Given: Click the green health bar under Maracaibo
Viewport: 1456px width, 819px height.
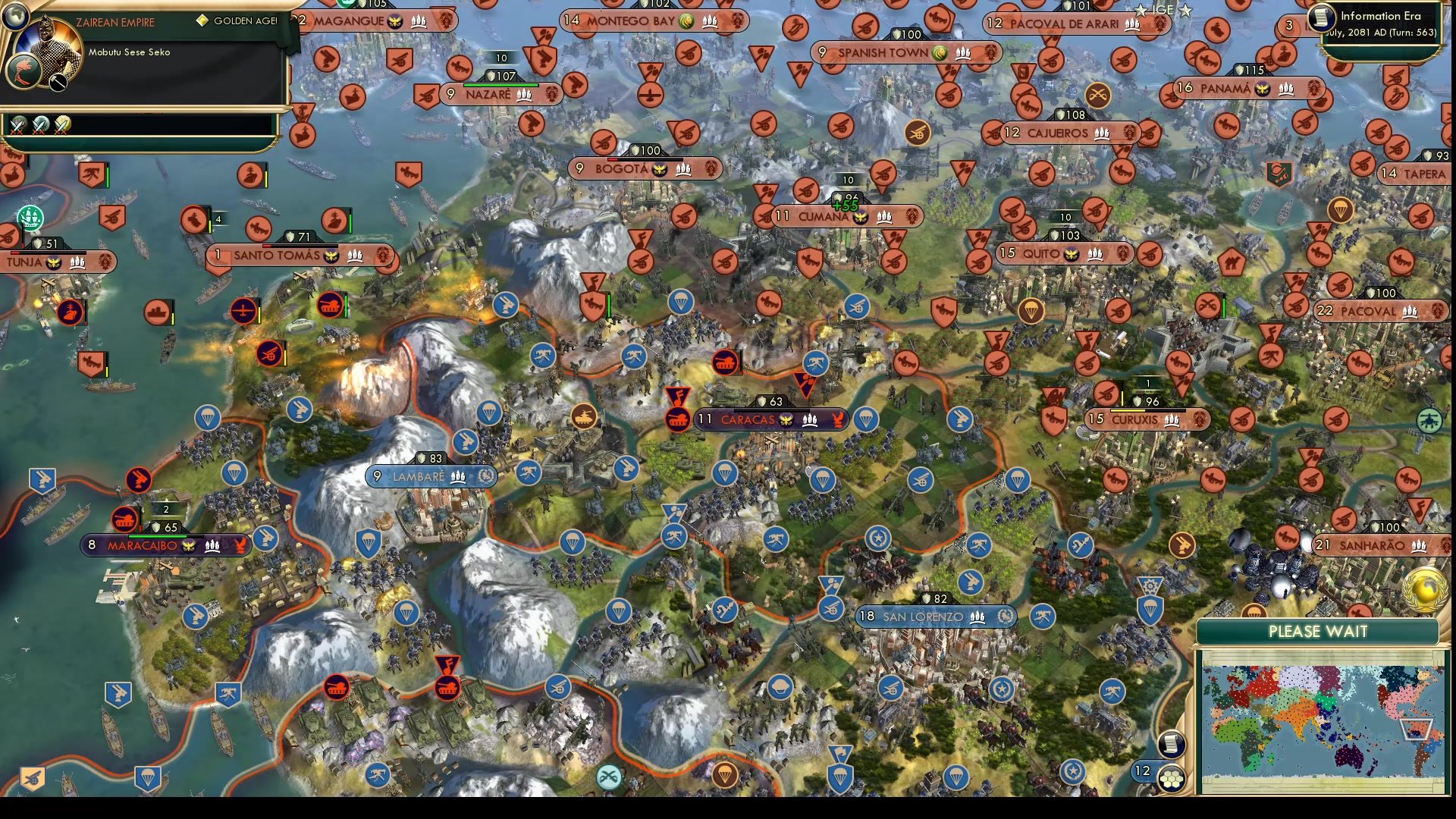Looking at the screenshot, I should point(158,536).
